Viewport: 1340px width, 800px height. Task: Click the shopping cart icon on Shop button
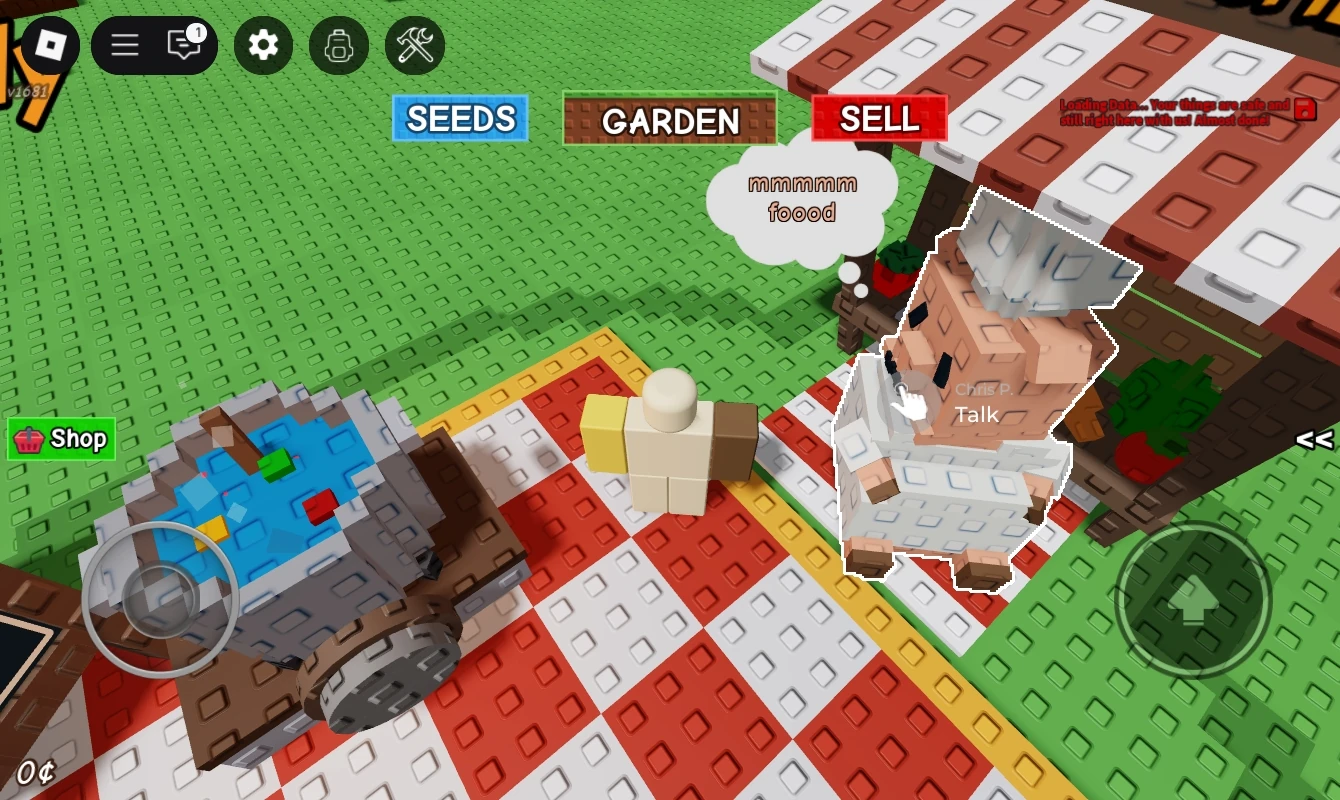(x=30, y=438)
